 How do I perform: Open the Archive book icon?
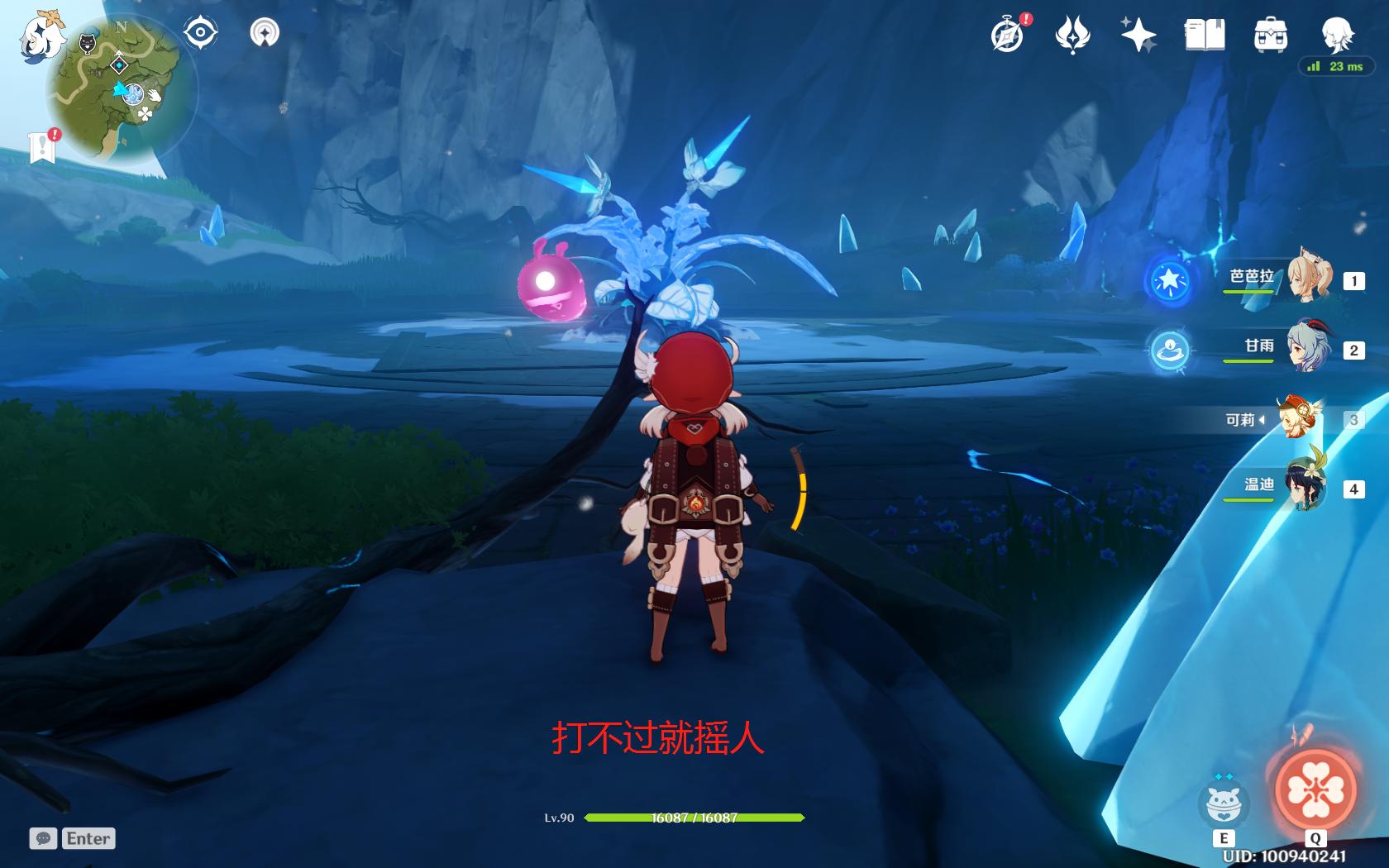tap(1204, 35)
